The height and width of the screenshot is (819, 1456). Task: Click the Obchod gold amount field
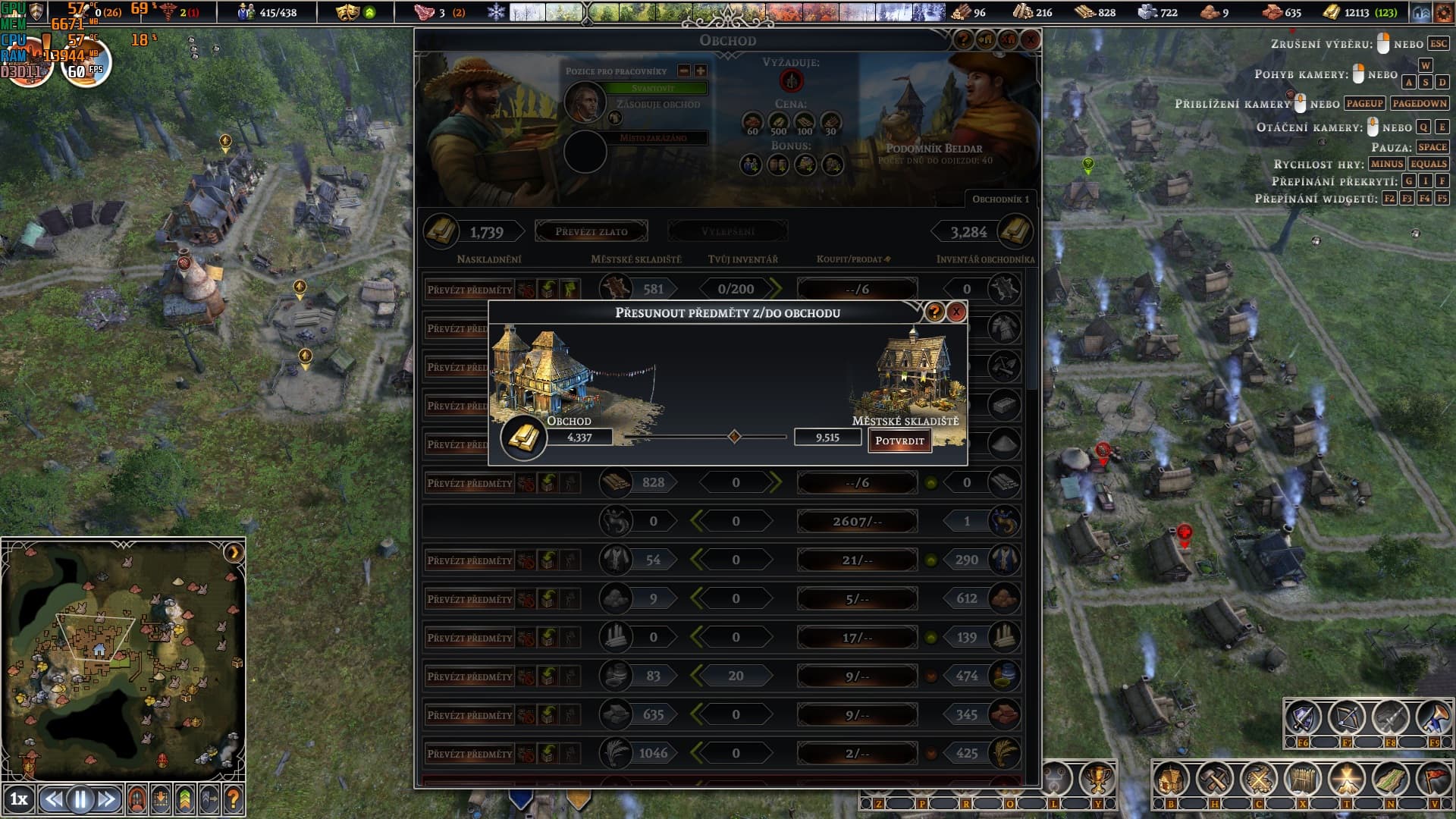[579, 438]
